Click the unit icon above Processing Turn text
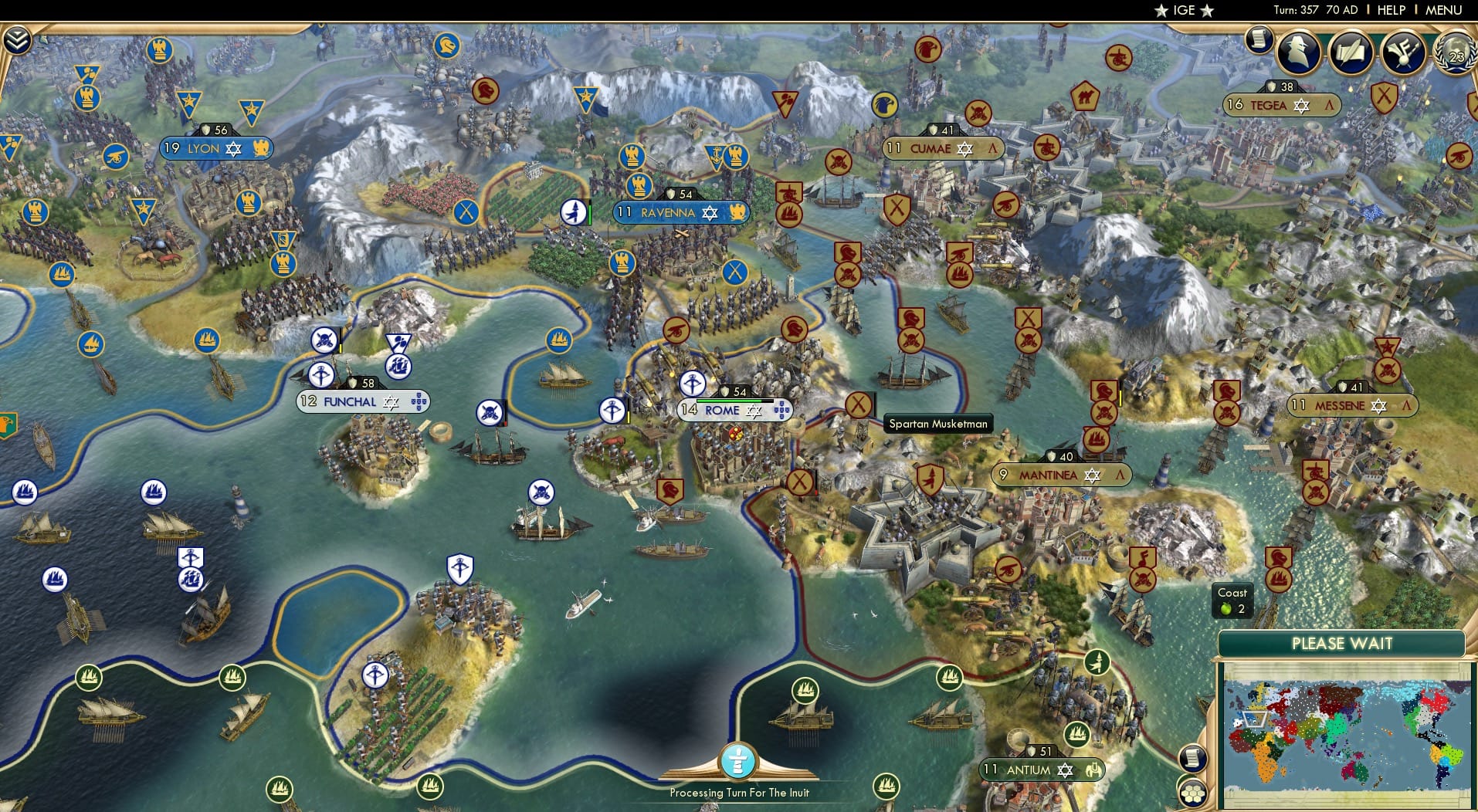This screenshot has height=812, width=1478. coord(739,762)
